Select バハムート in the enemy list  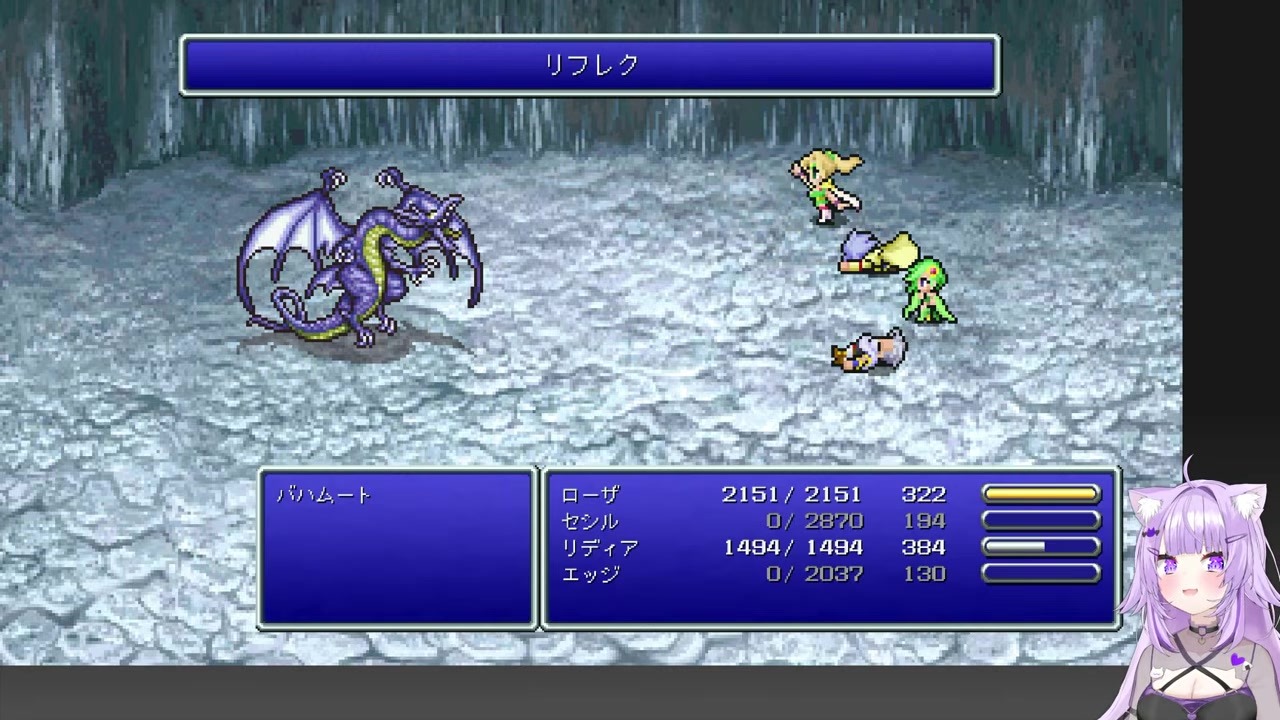click(x=324, y=495)
